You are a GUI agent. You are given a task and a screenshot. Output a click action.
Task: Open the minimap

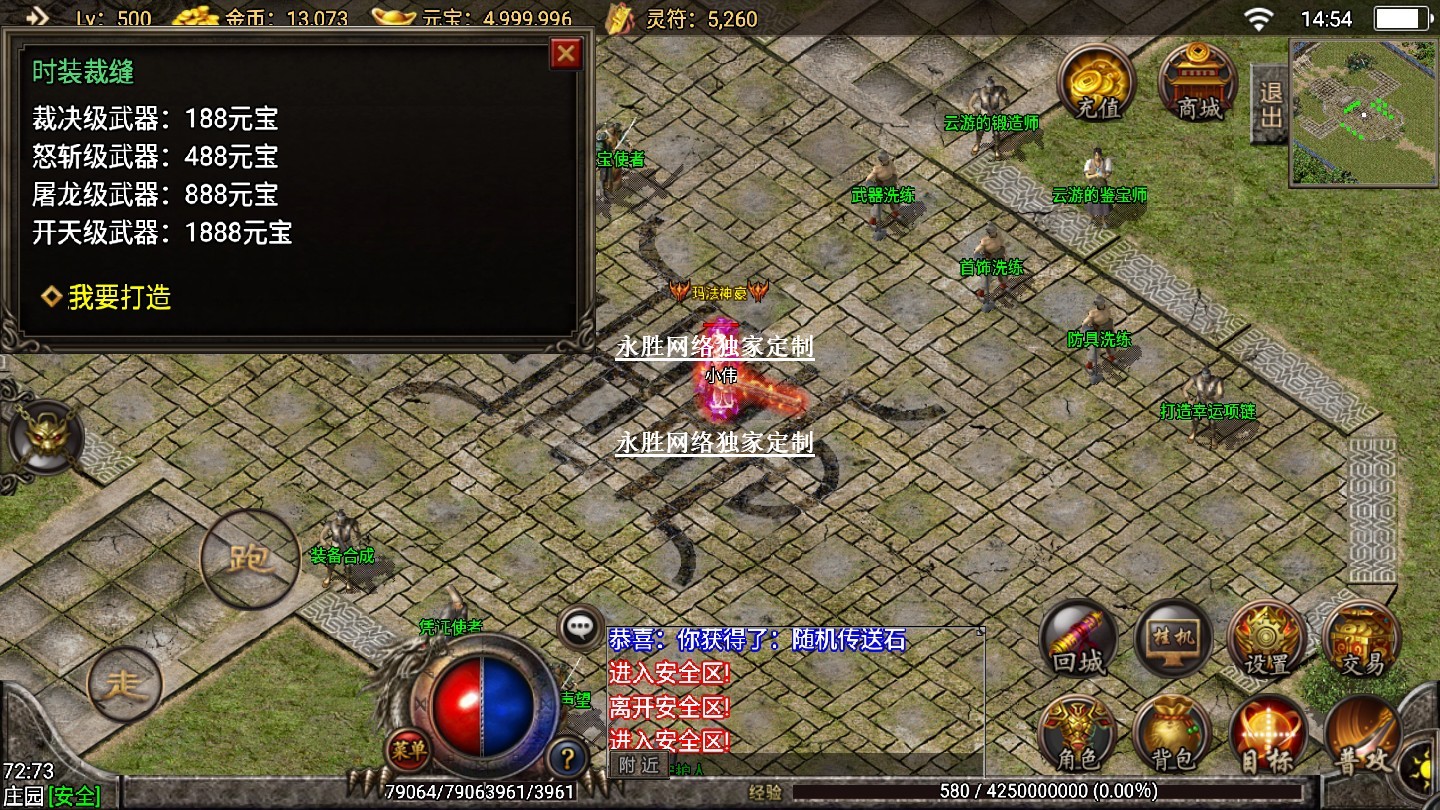click(1362, 112)
